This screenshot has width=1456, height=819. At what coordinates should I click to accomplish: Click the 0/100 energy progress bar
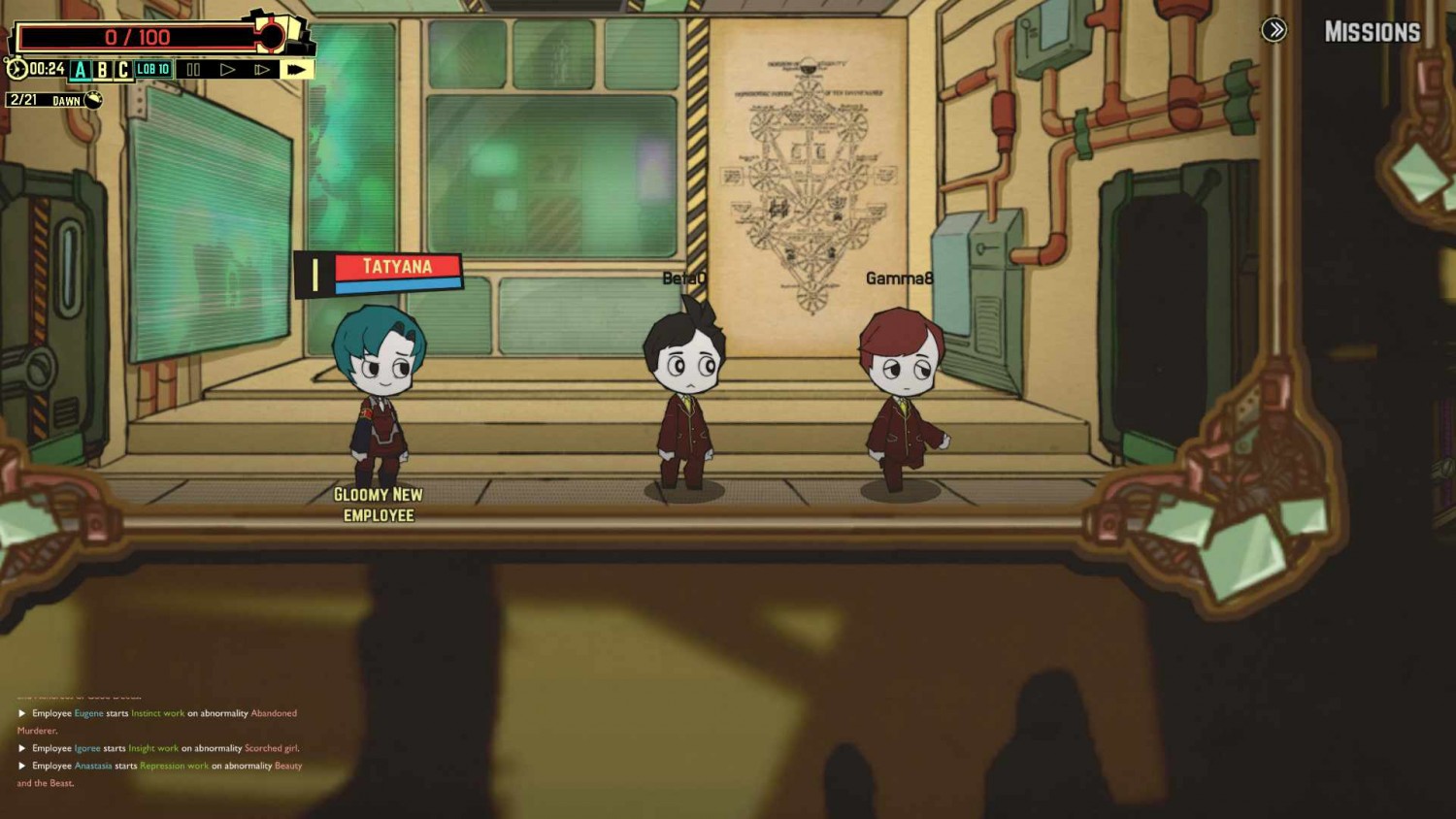click(x=136, y=37)
